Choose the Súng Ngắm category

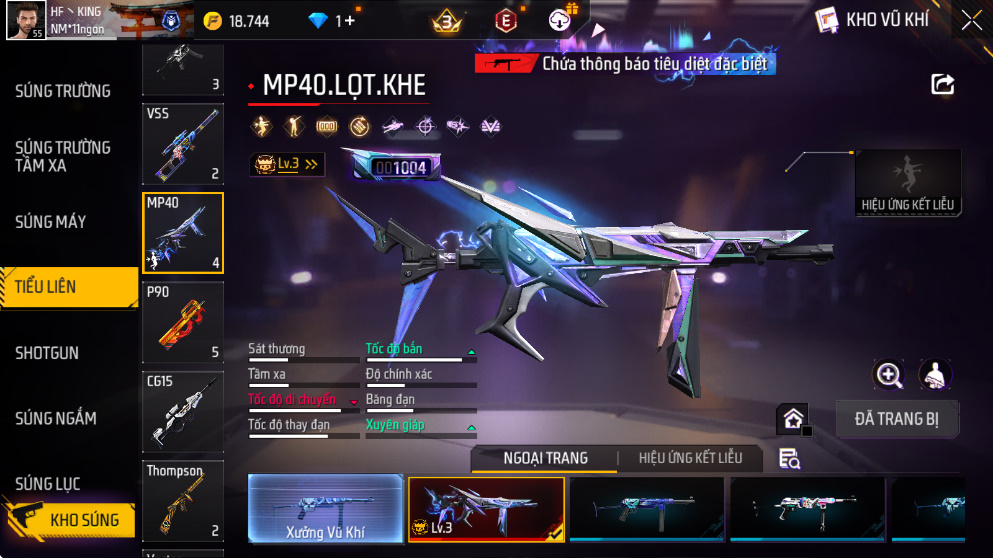[x=54, y=419]
